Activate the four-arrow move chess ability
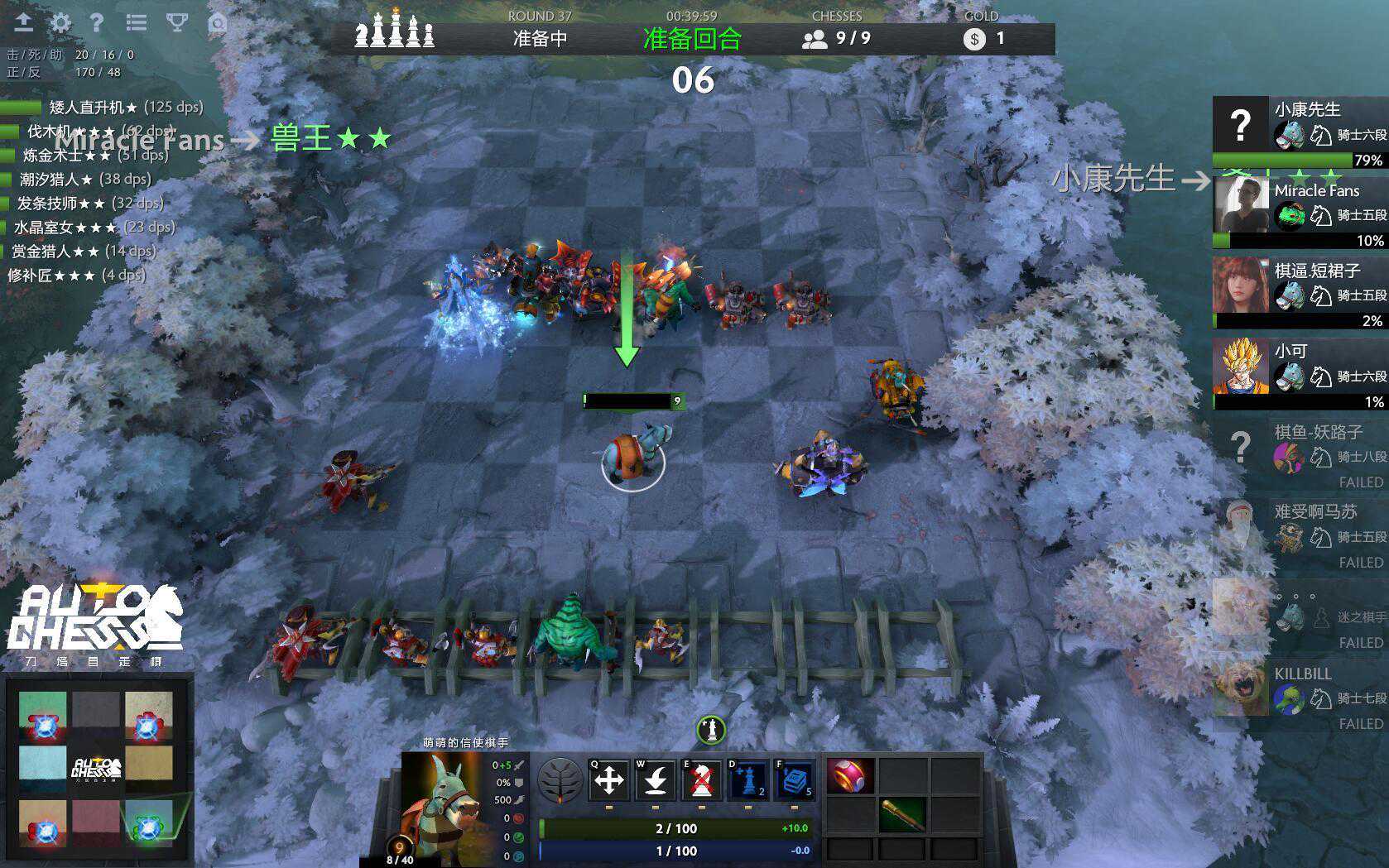 [609, 779]
